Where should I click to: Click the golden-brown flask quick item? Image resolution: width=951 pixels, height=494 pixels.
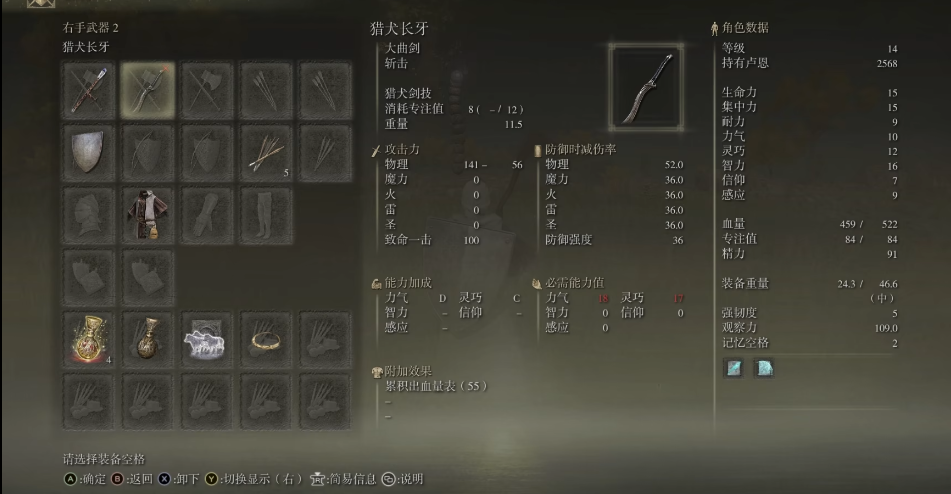pyautogui.click(x=148, y=340)
